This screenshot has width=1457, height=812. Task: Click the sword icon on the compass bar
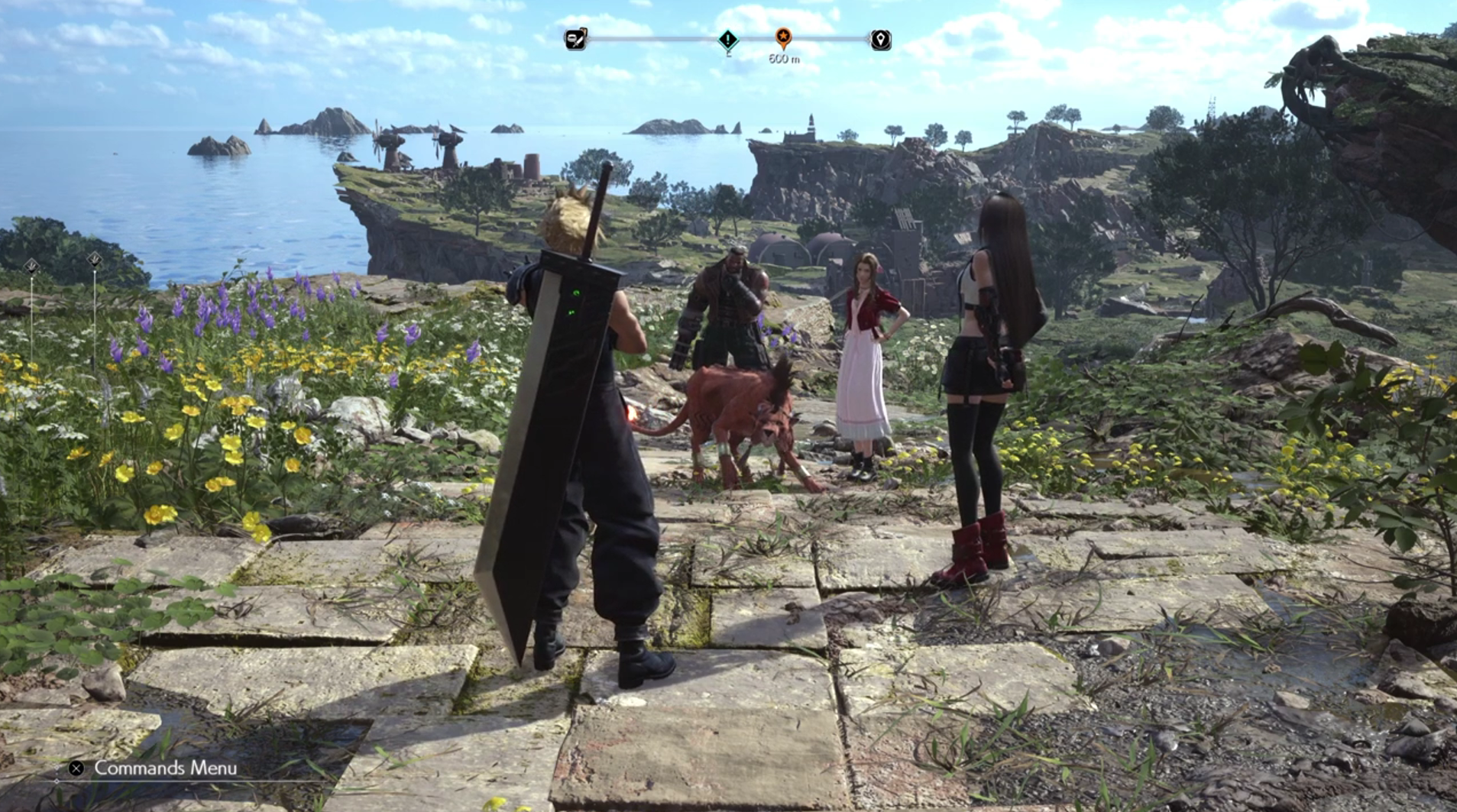[575, 39]
